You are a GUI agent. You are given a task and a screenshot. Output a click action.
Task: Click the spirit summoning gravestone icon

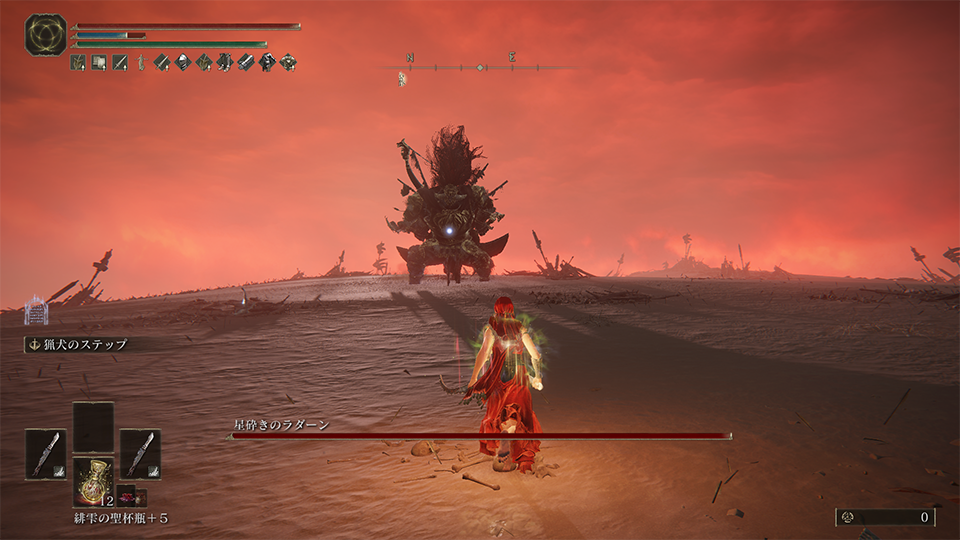point(36,310)
